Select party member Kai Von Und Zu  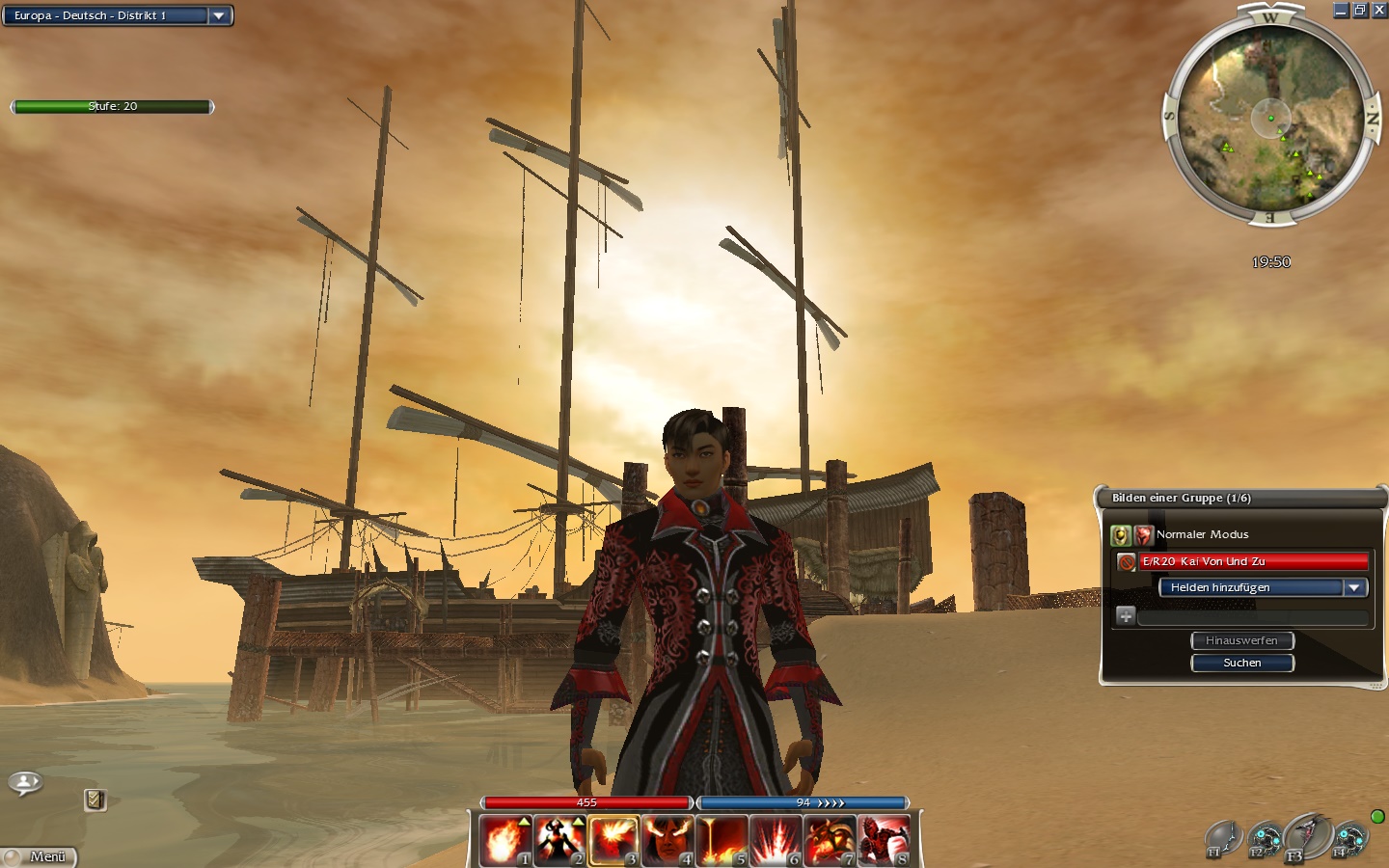(x=1253, y=561)
